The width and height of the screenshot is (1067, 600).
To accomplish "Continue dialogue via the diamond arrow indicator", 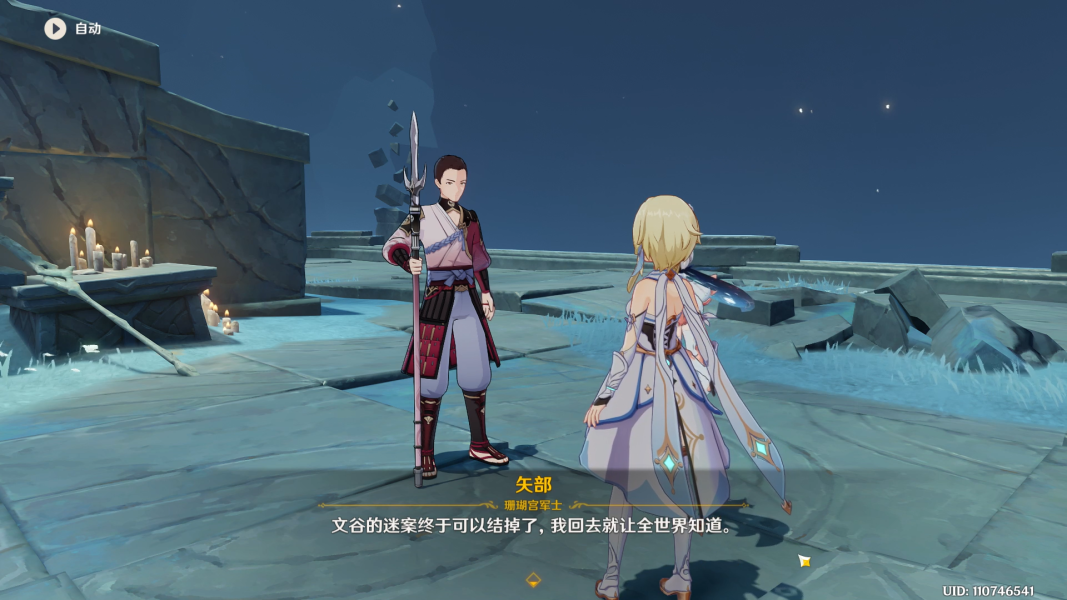I will pyautogui.click(x=534, y=579).
